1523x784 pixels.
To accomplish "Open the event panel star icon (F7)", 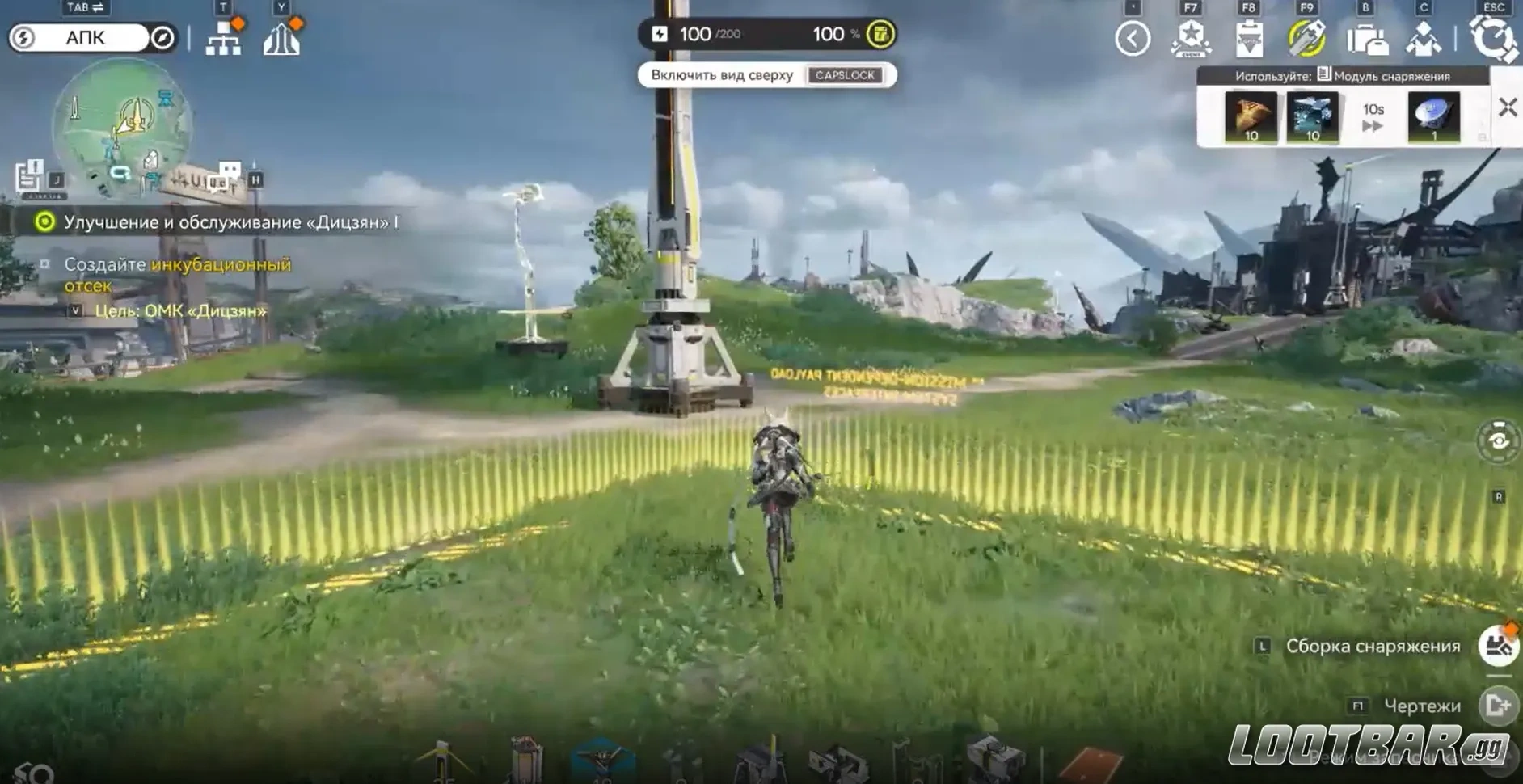I will (x=1188, y=39).
